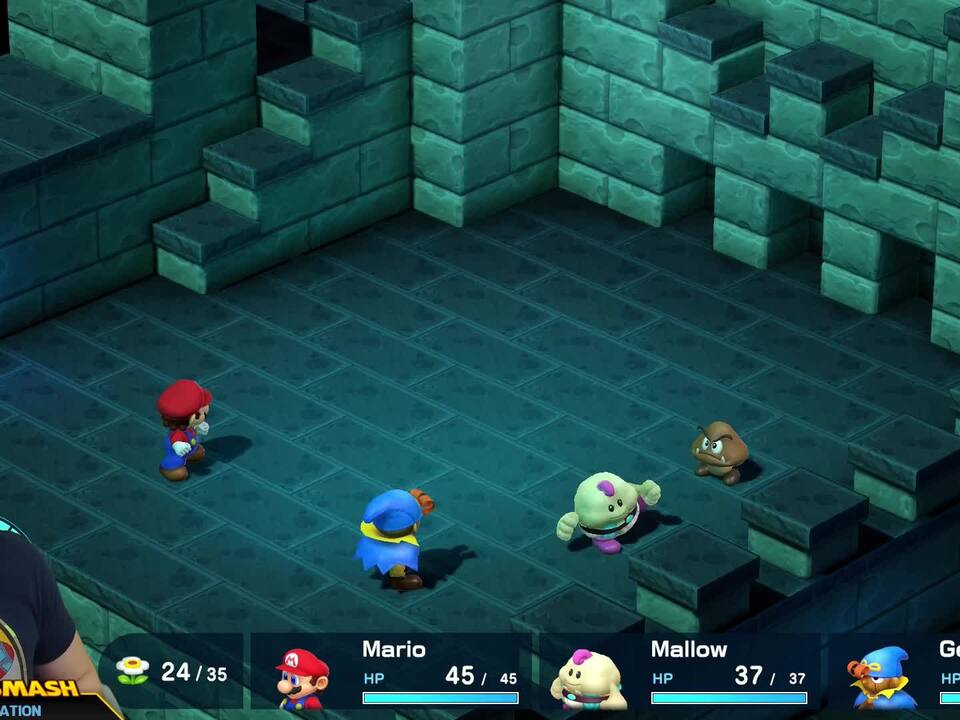Select Mario's portrait in the party bar
The width and height of the screenshot is (960, 720).
coord(302,678)
